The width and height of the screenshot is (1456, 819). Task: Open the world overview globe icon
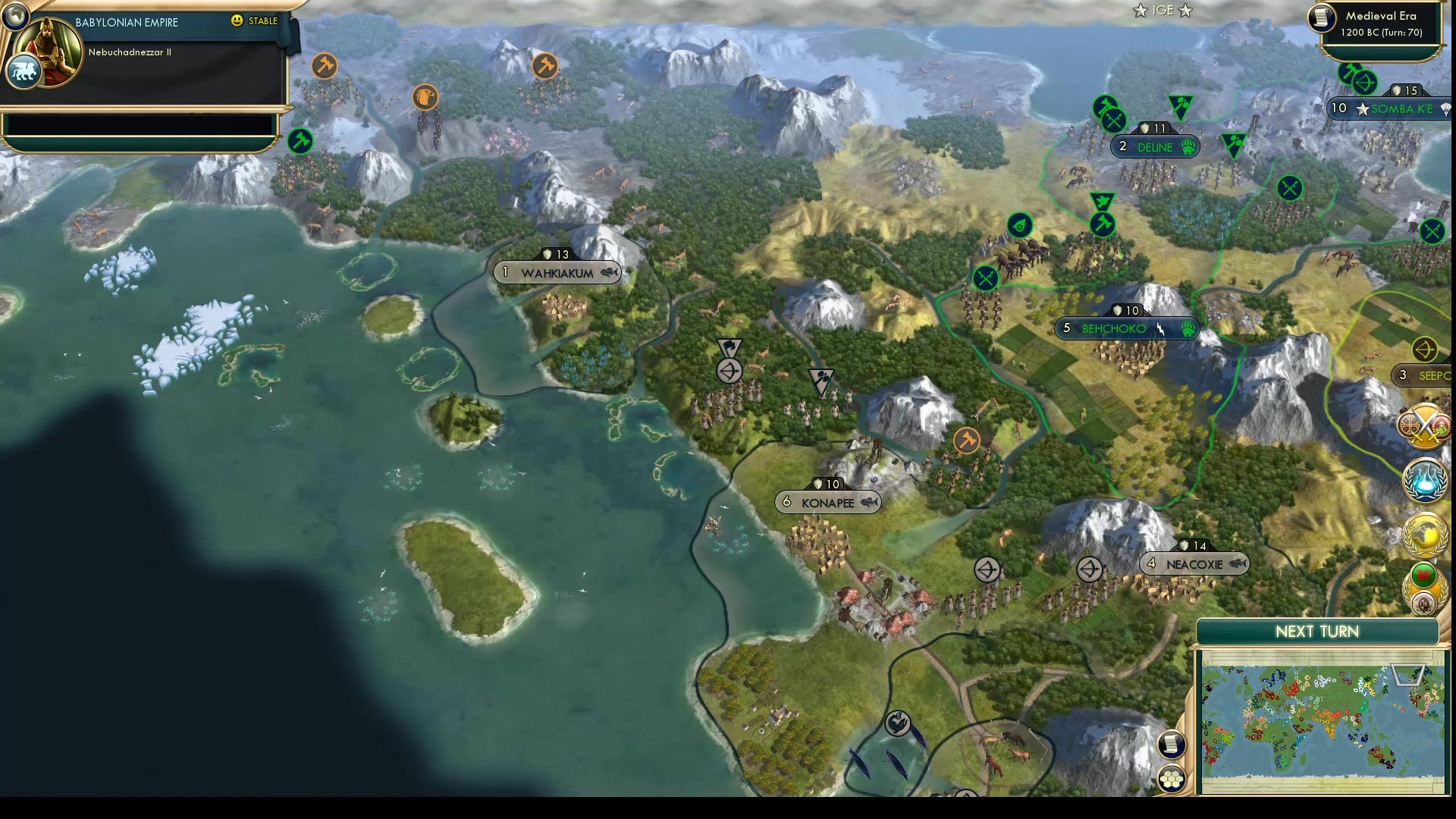click(x=1424, y=533)
